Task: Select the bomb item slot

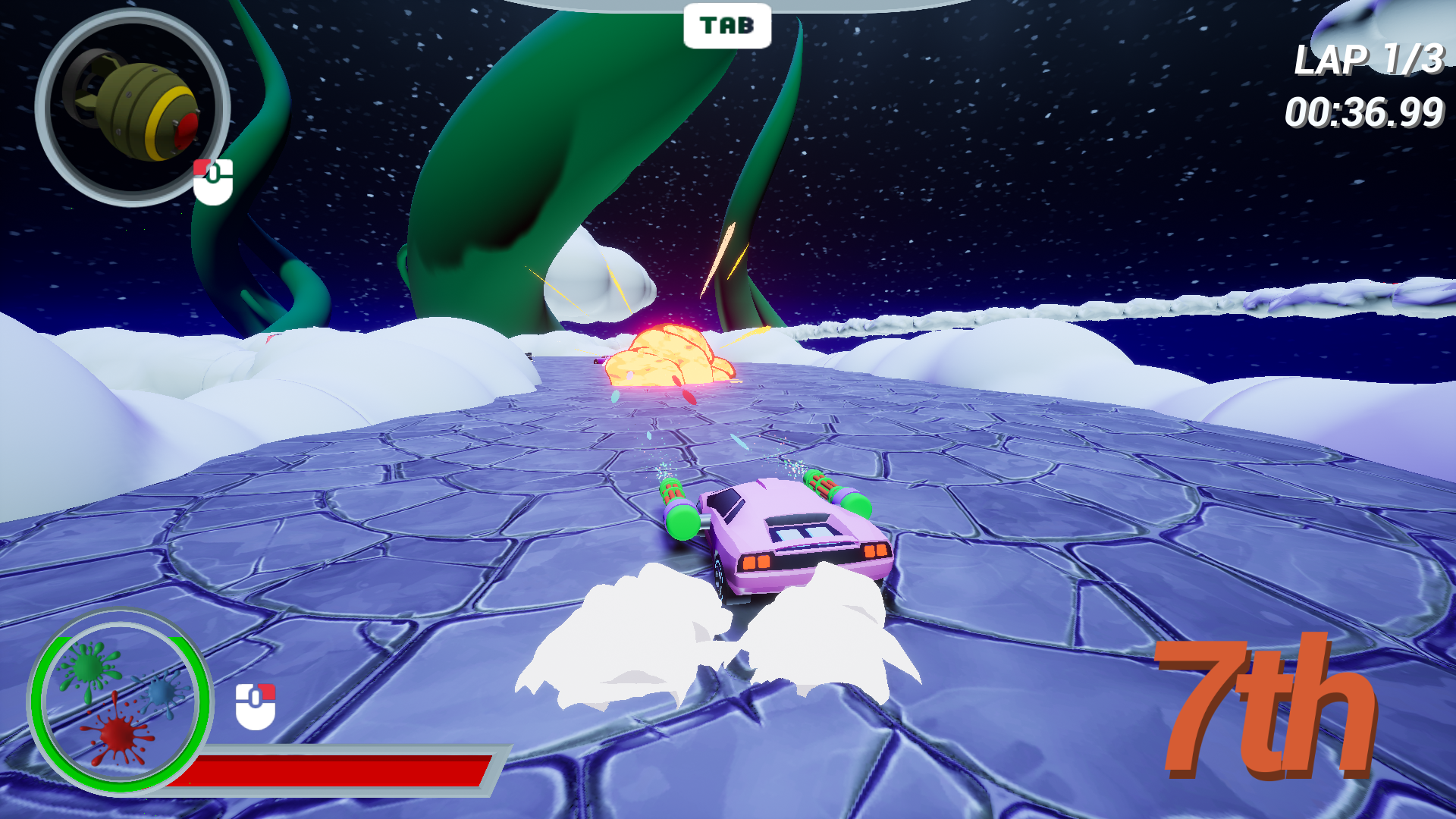Action: click(132, 108)
